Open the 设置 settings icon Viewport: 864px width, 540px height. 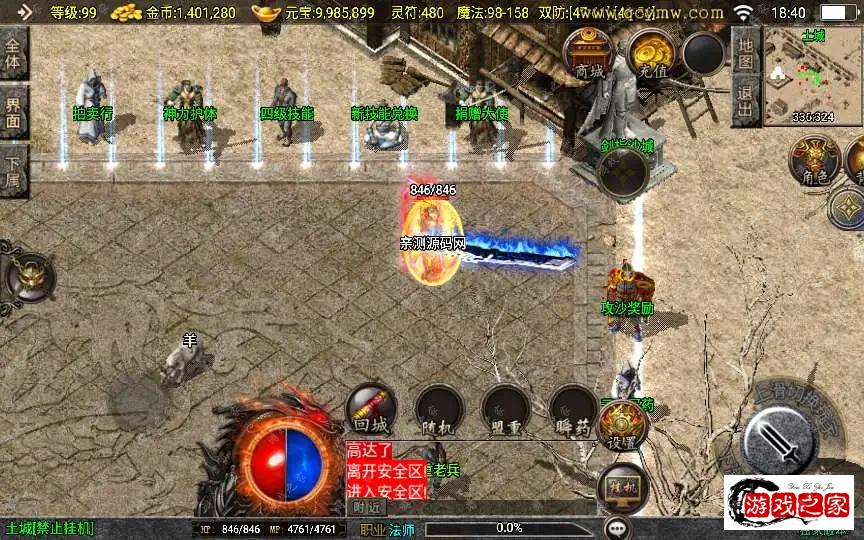point(623,425)
